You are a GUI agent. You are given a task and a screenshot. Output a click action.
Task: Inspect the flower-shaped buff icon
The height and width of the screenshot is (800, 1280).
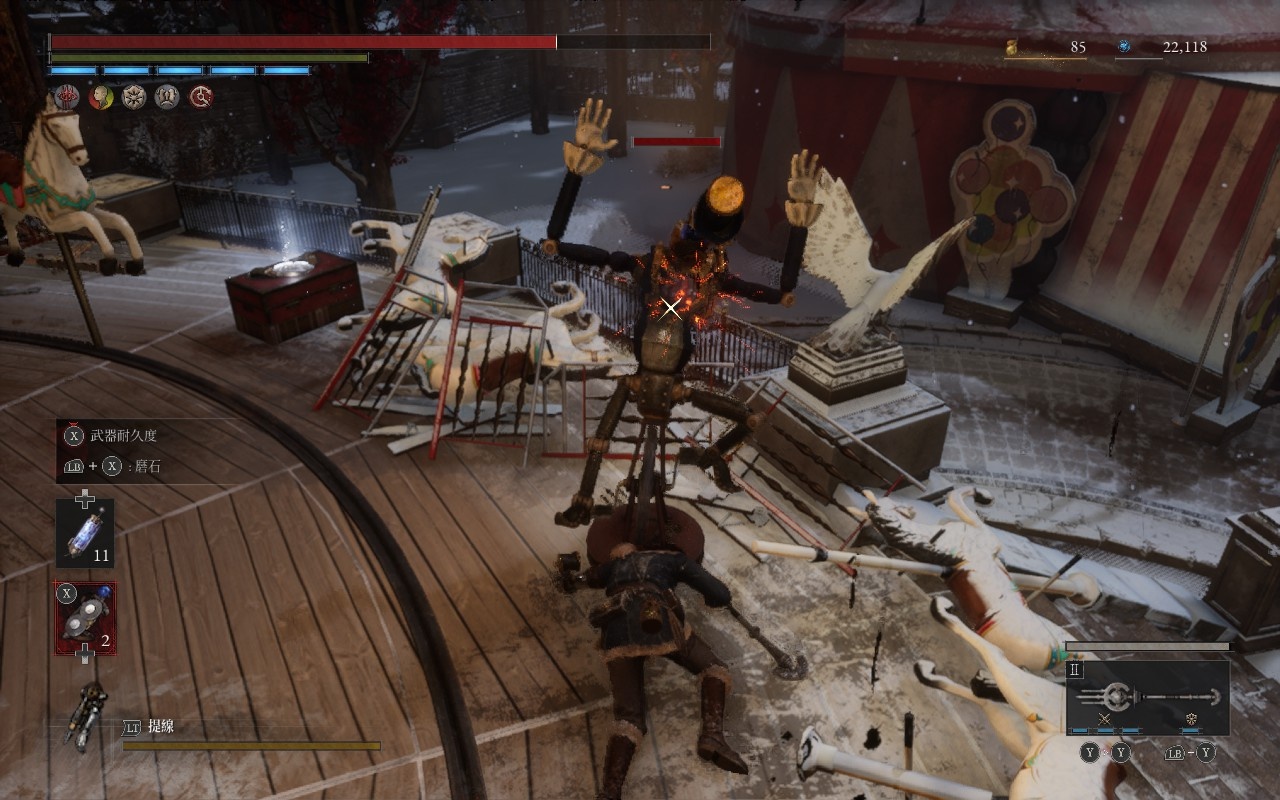[x=134, y=97]
